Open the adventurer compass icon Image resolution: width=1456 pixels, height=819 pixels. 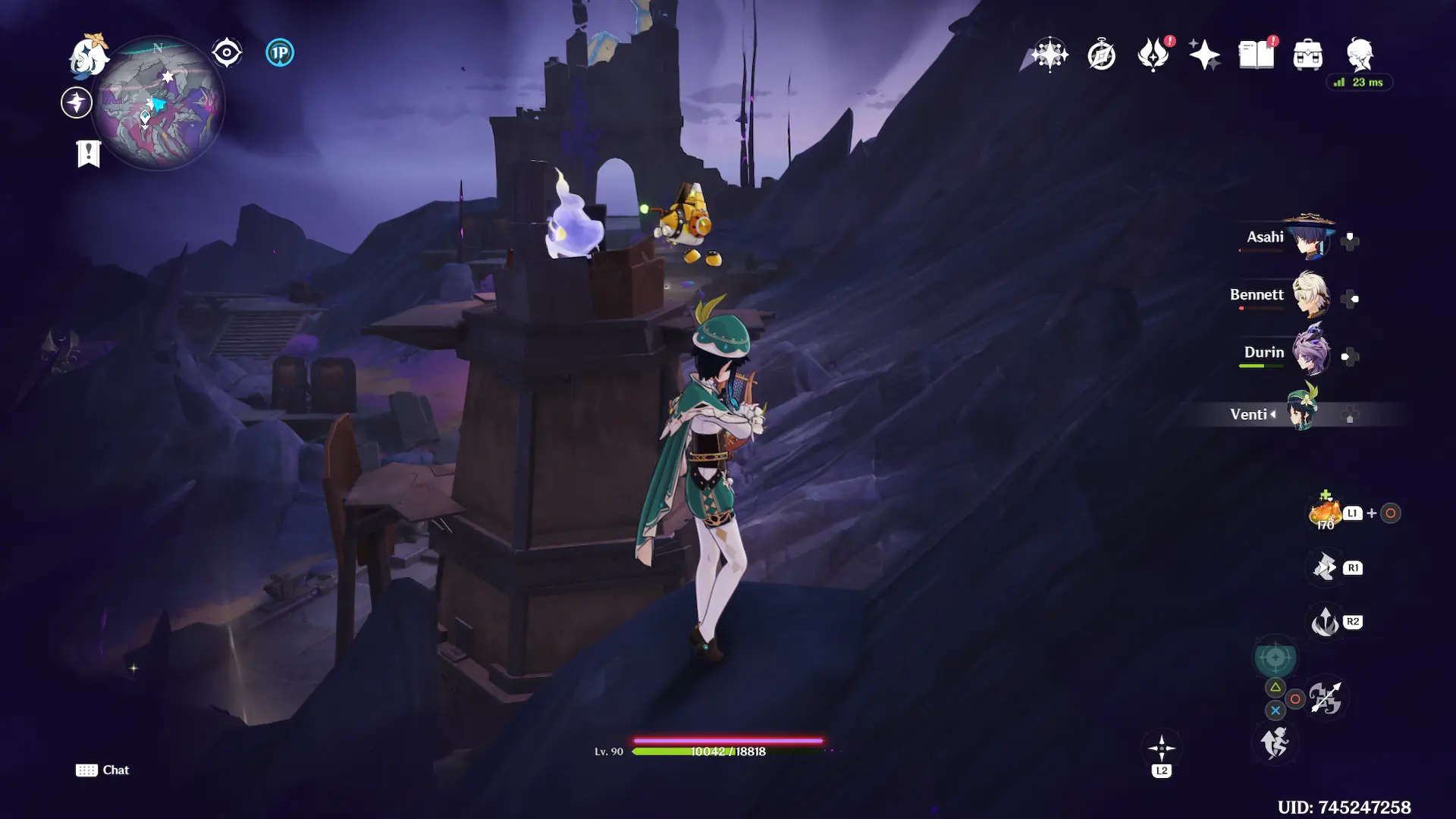click(x=1101, y=55)
